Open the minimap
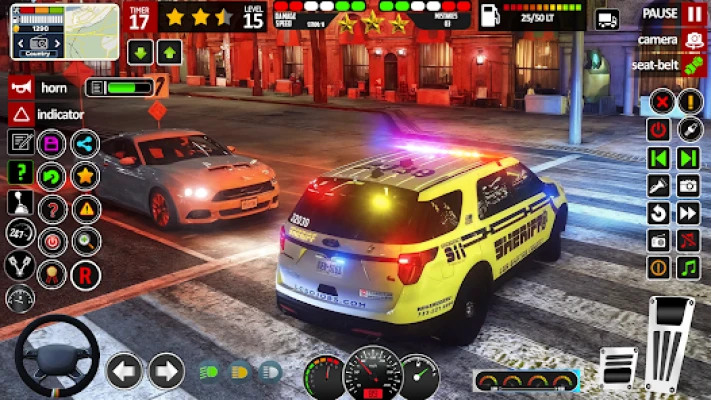The height and width of the screenshot is (400, 711). pos(50,30)
